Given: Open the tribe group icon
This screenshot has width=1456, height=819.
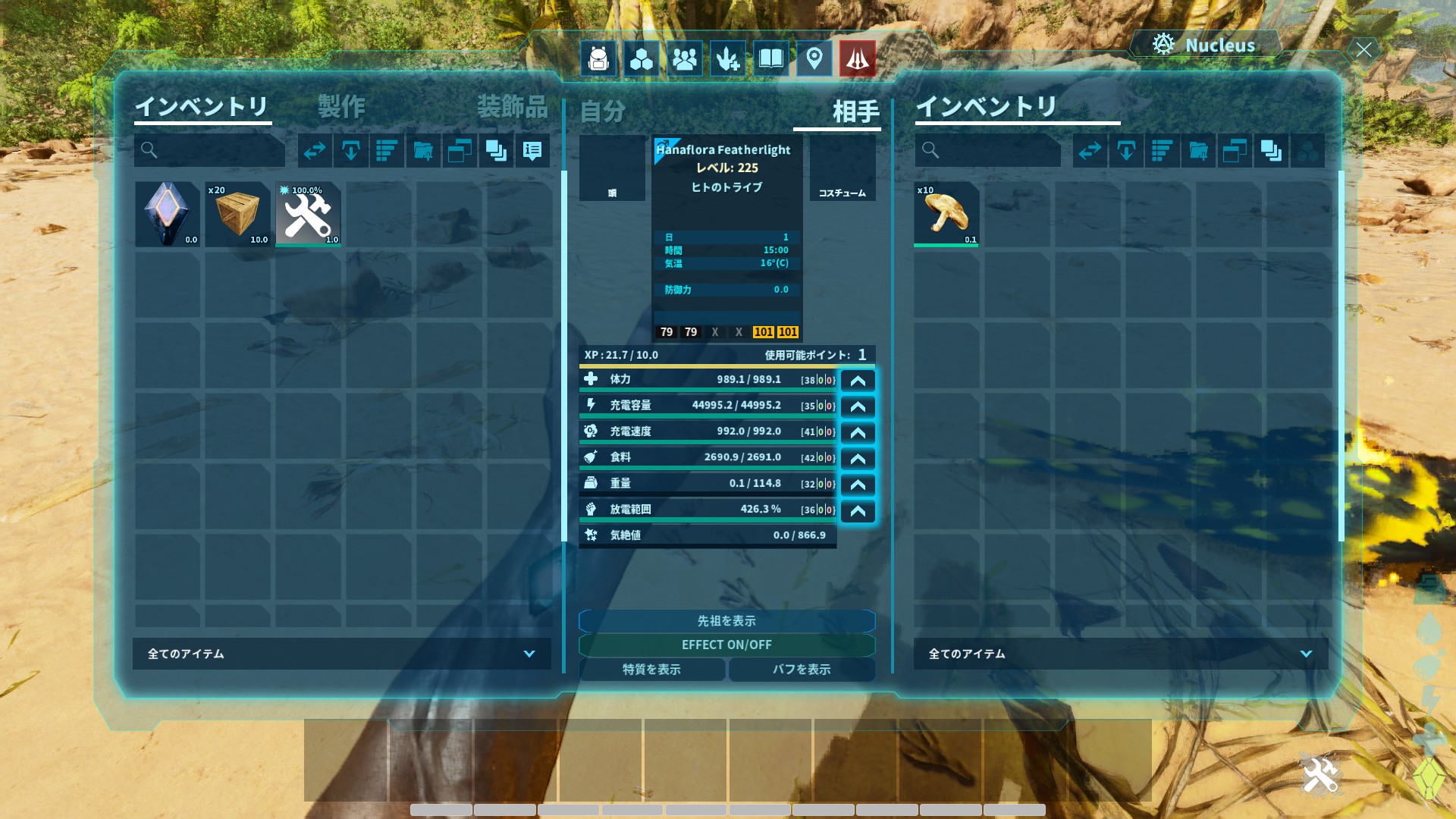Looking at the screenshot, I should coord(684,58).
